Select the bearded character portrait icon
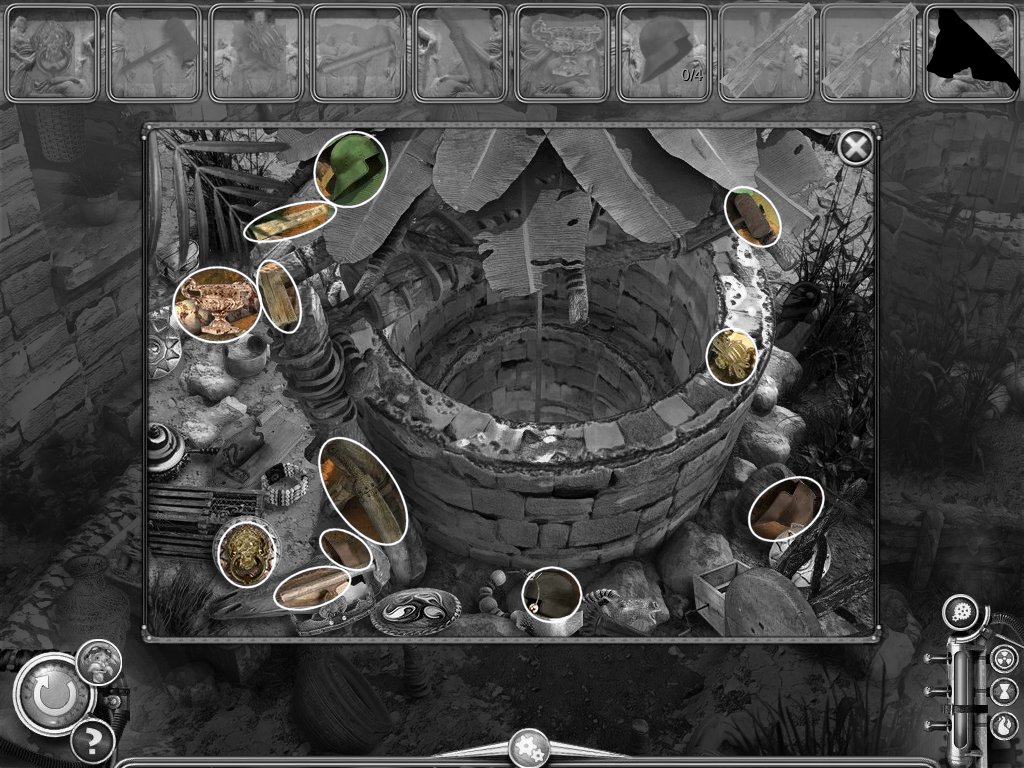The width and height of the screenshot is (1024, 768). (99, 661)
